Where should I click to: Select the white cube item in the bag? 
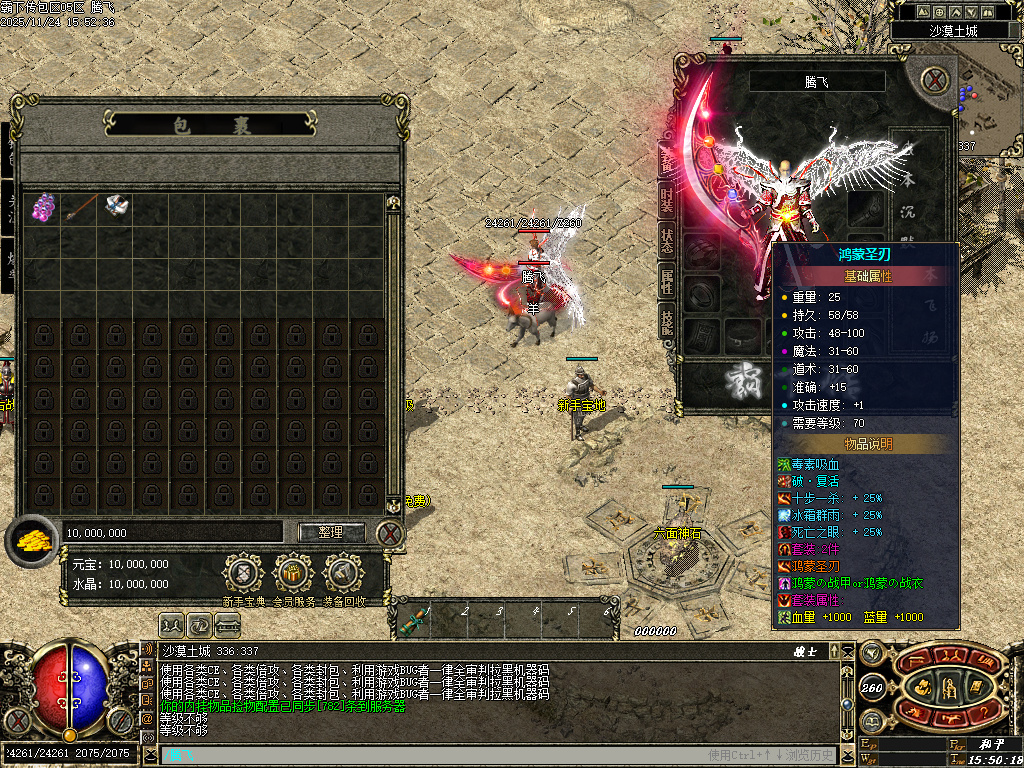click(x=116, y=207)
